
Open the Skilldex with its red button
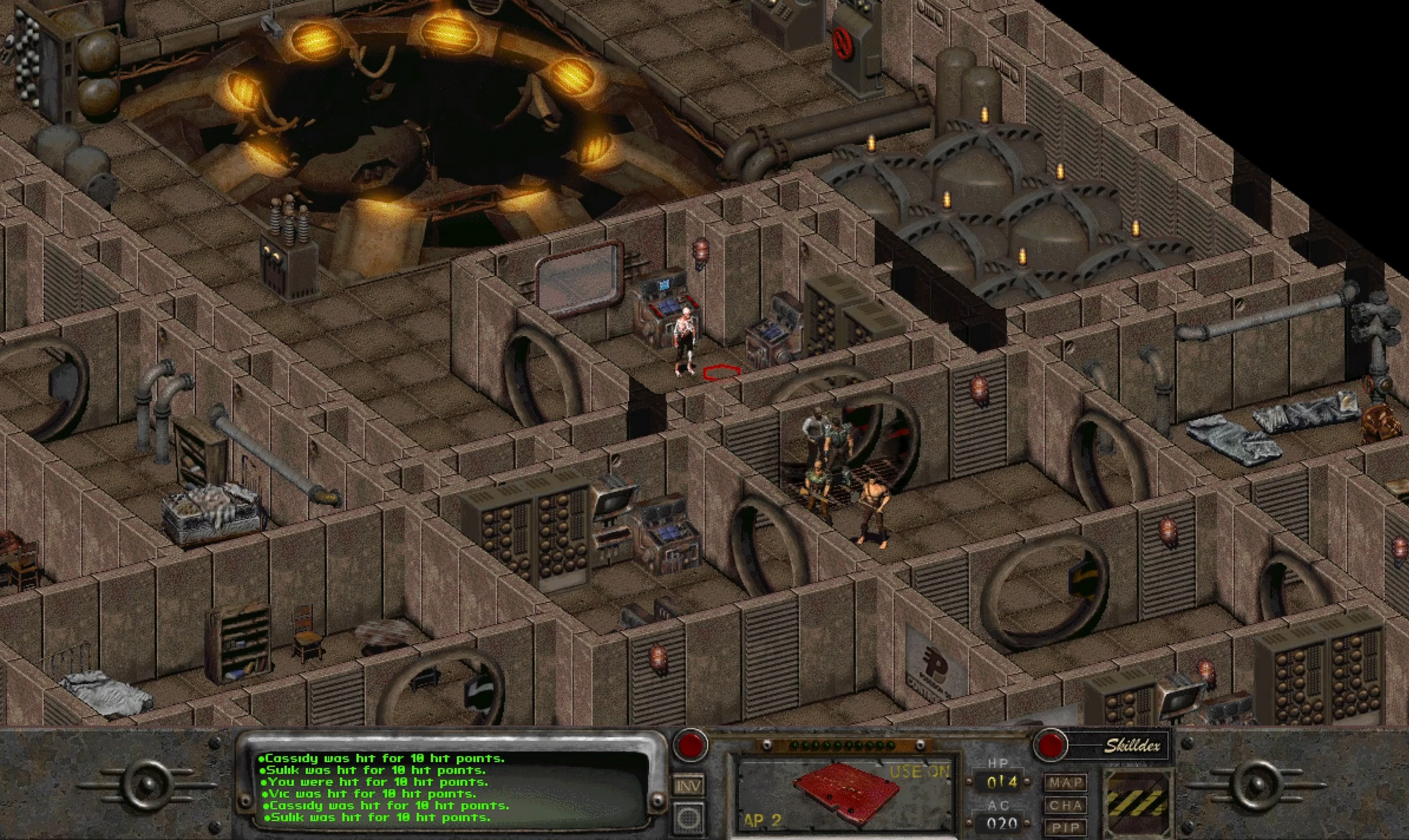(1050, 746)
